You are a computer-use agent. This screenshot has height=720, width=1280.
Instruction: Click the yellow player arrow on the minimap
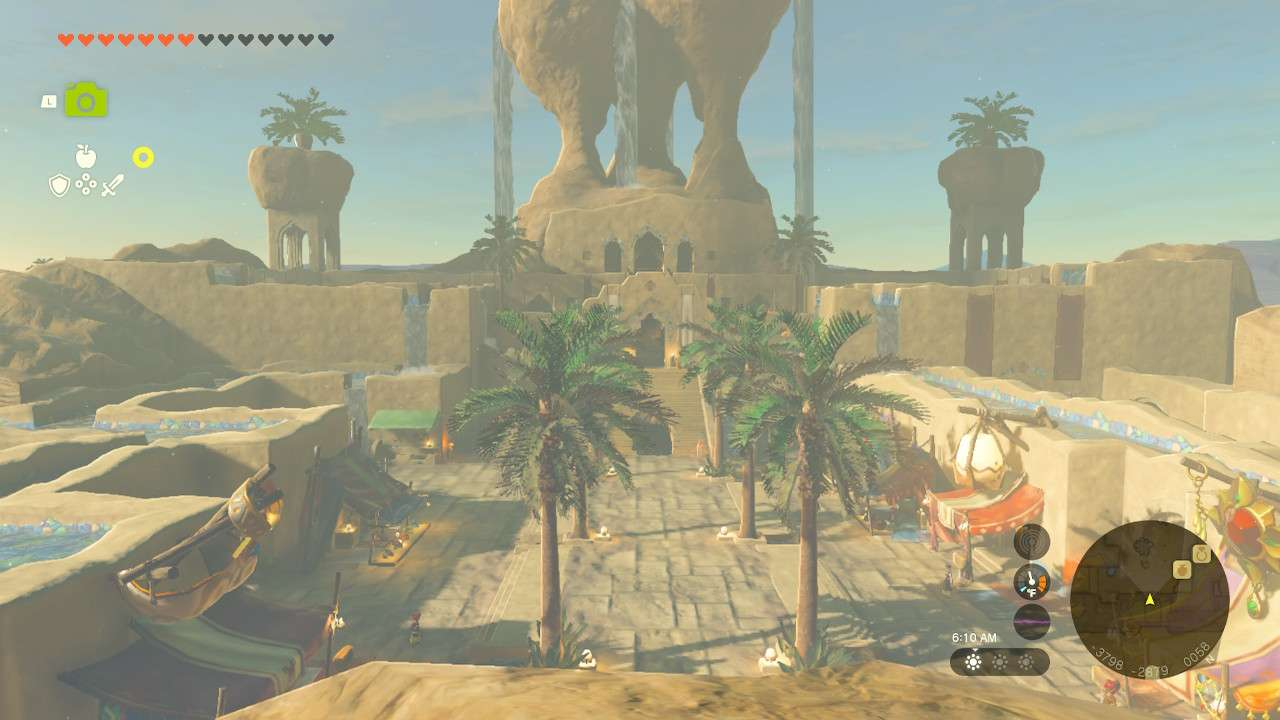1150,599
